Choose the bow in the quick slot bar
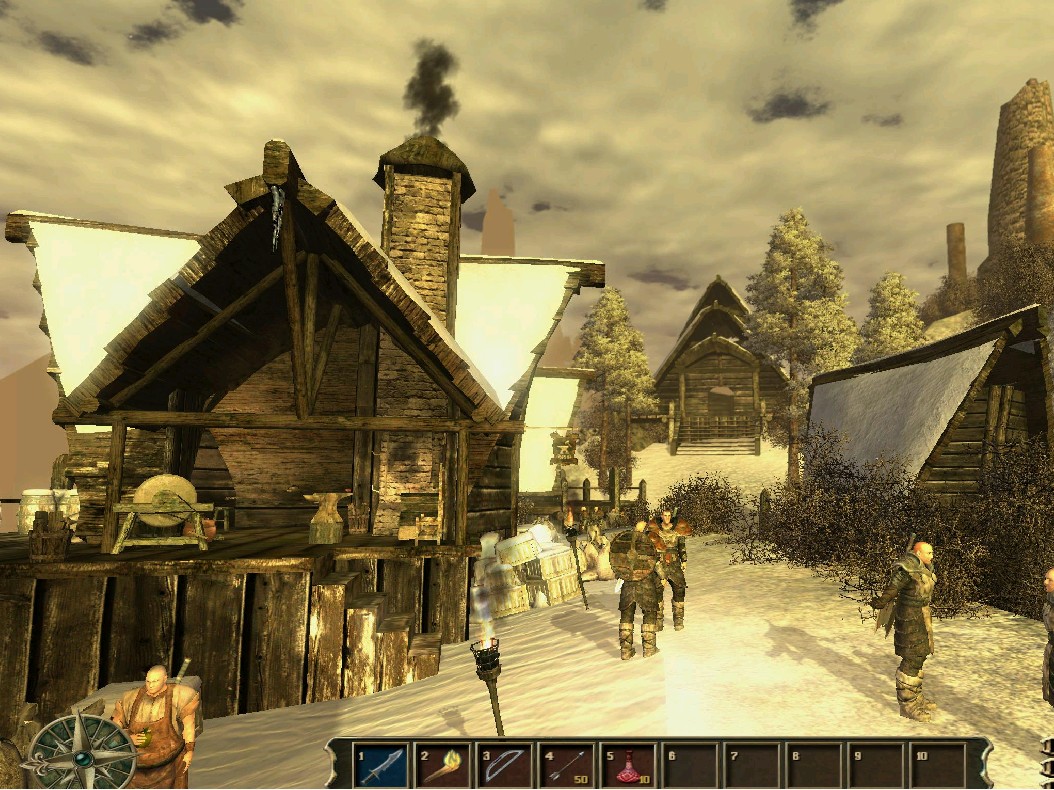Viewport: 1054px width, 790px height. [505, 766]
